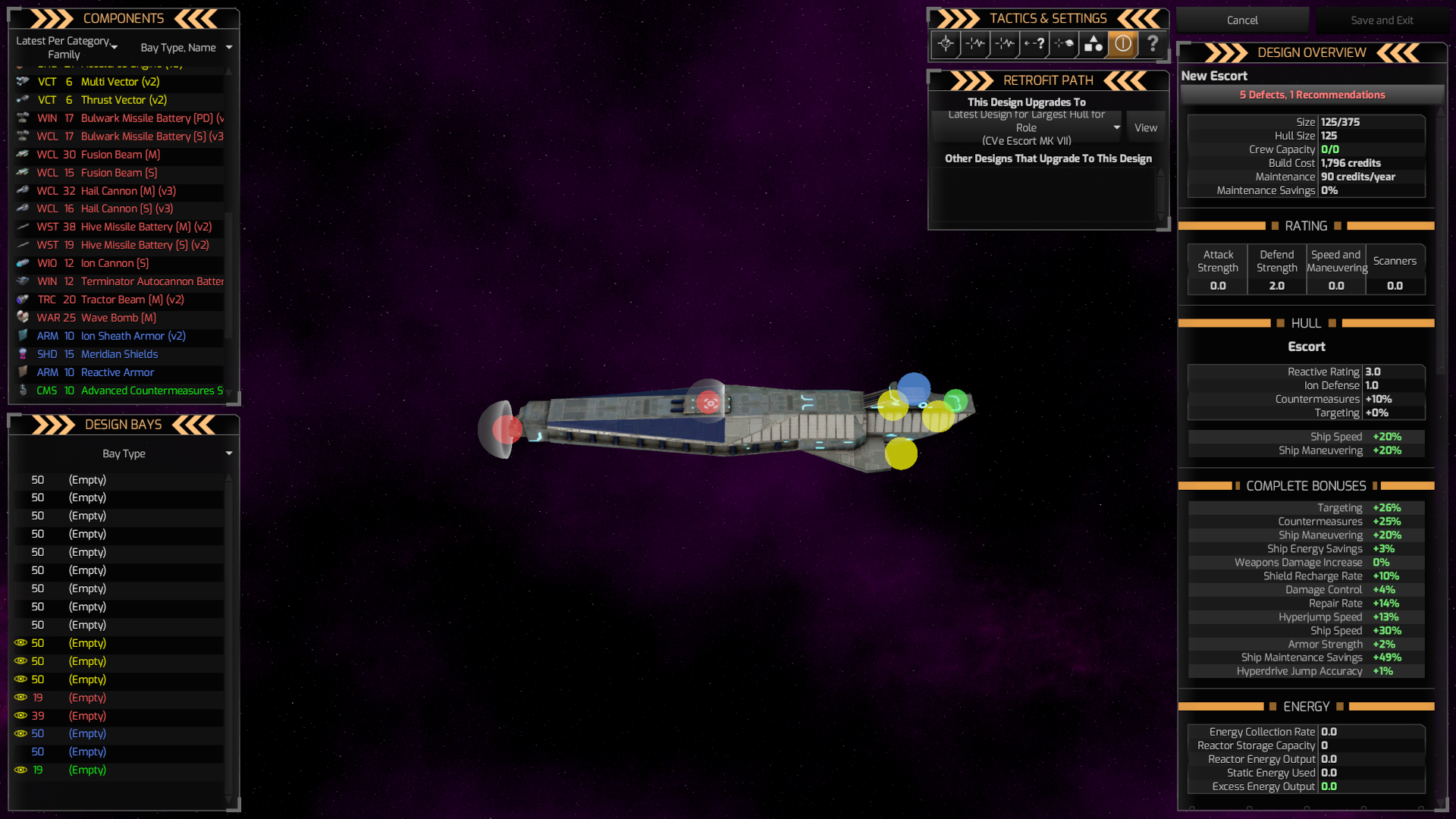The image size is (1456, 819).
Task: Click the 5 Defects, 1 Recommendations banner
Action: 1313,94
